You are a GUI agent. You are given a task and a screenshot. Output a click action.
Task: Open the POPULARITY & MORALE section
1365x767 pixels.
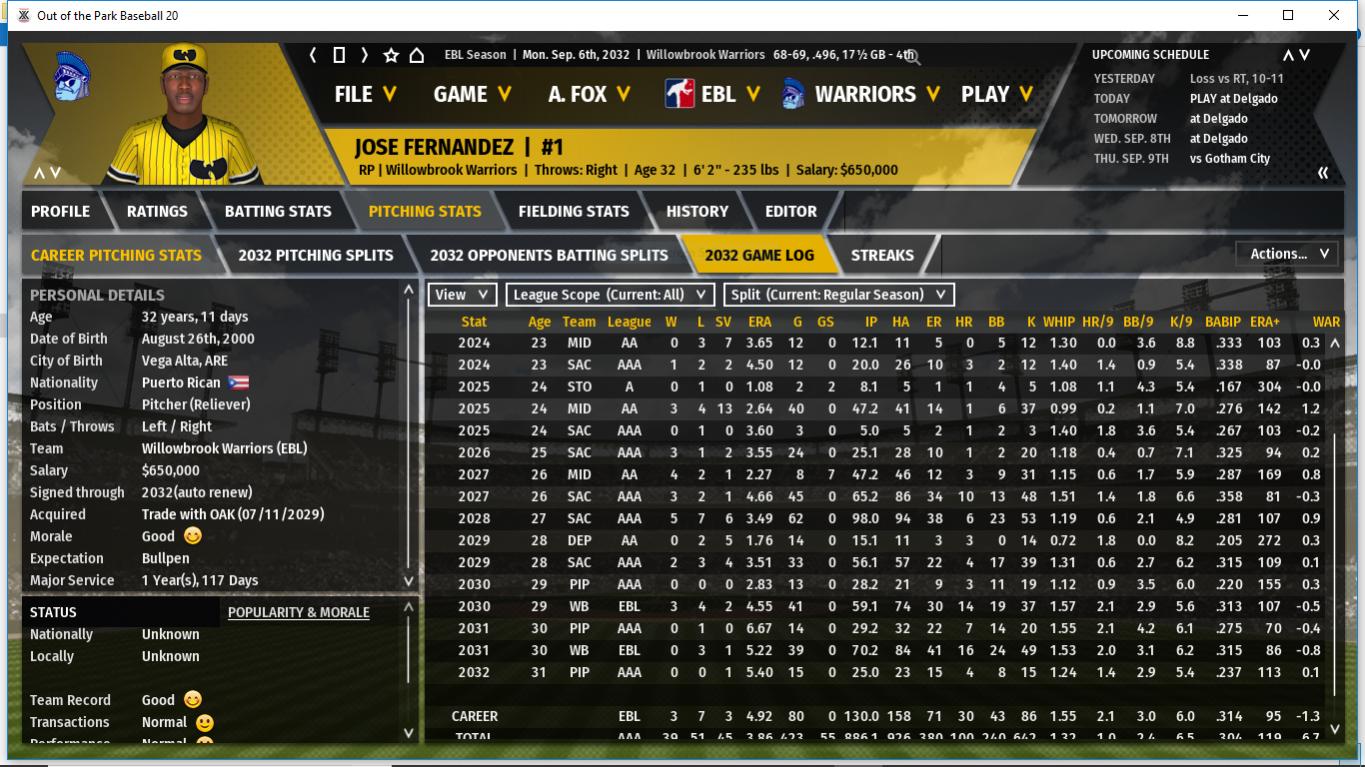click(298, 612)
